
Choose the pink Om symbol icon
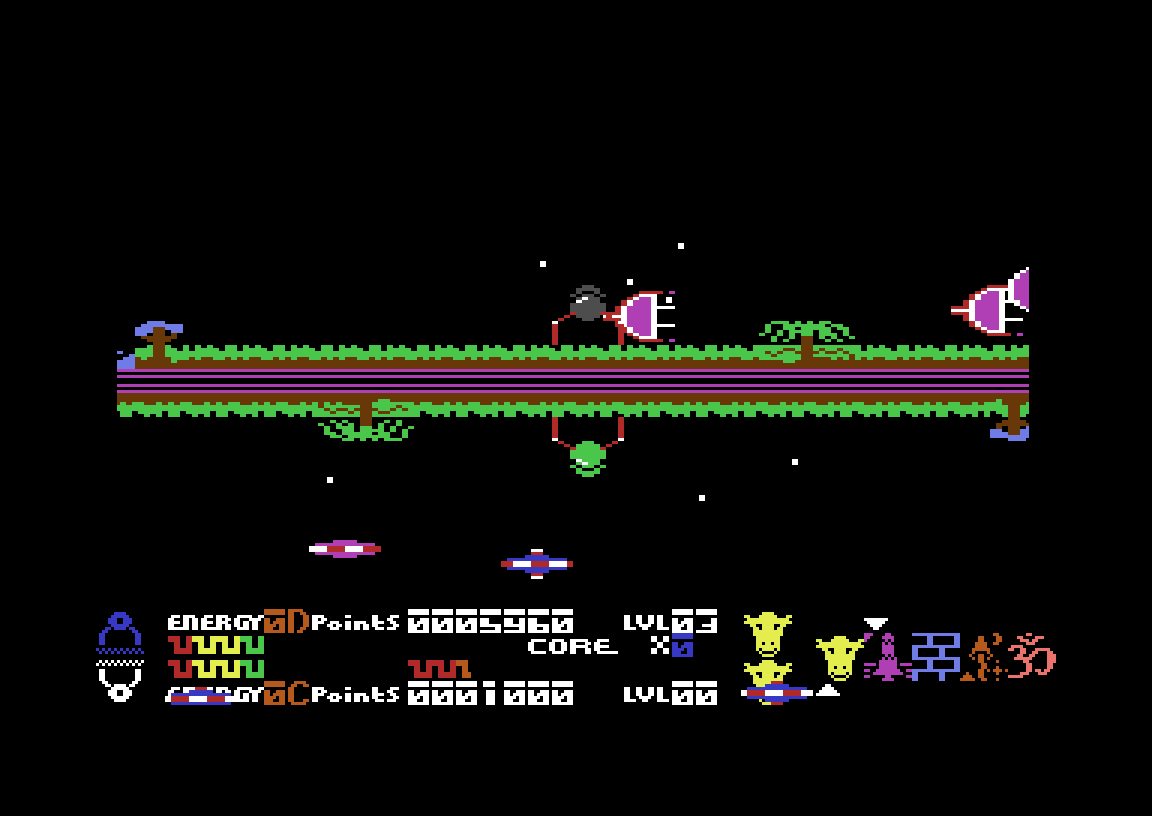1031,656
